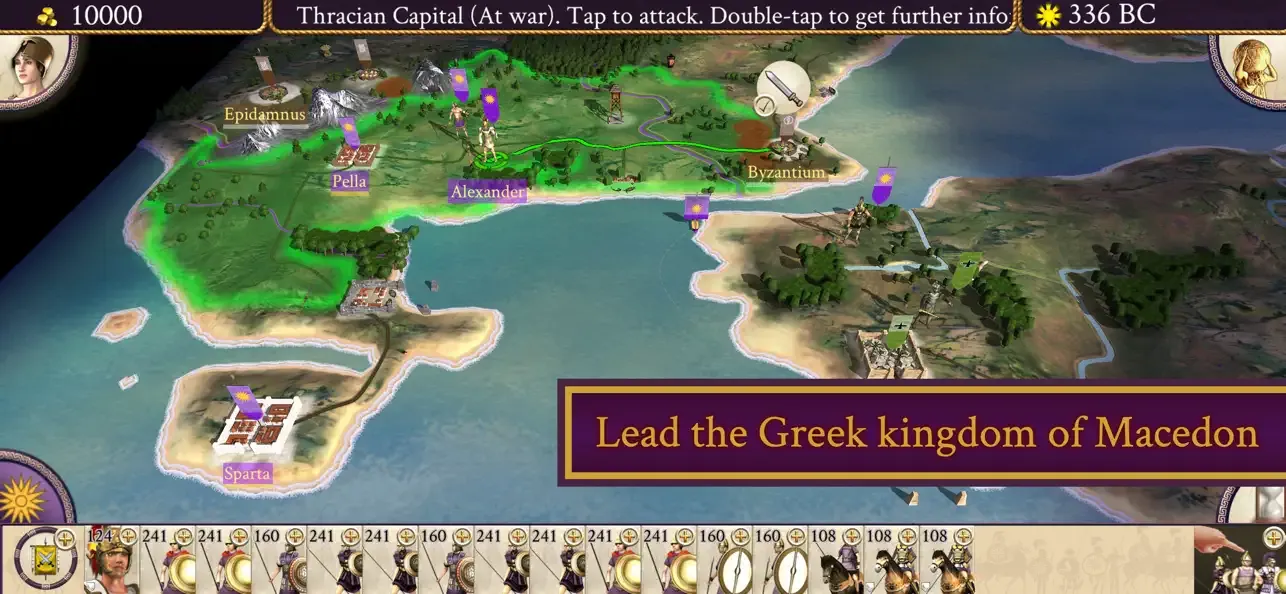Select the Byzantium city label

(786, 172)
